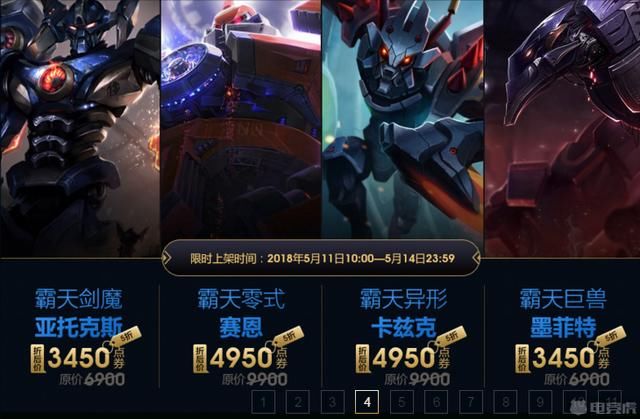Image resolution: width=640 pixels, height=419 pixels.
Task: Go to page 1
Action: (262, 402)
